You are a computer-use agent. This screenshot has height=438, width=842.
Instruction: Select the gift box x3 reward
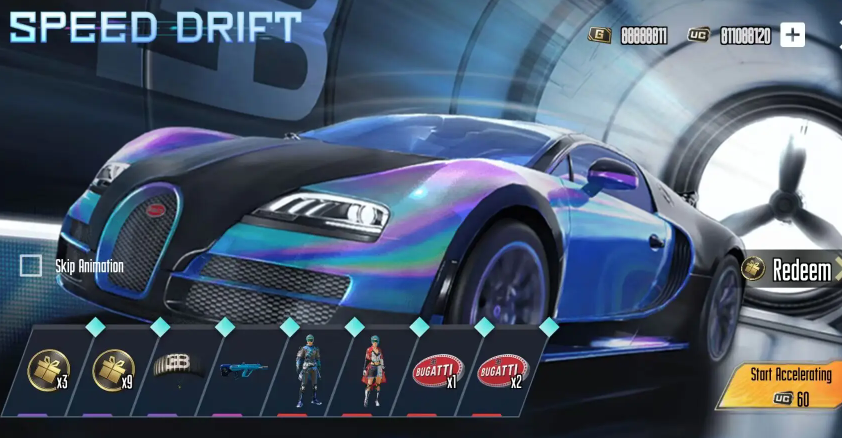(x=48, y=370)
